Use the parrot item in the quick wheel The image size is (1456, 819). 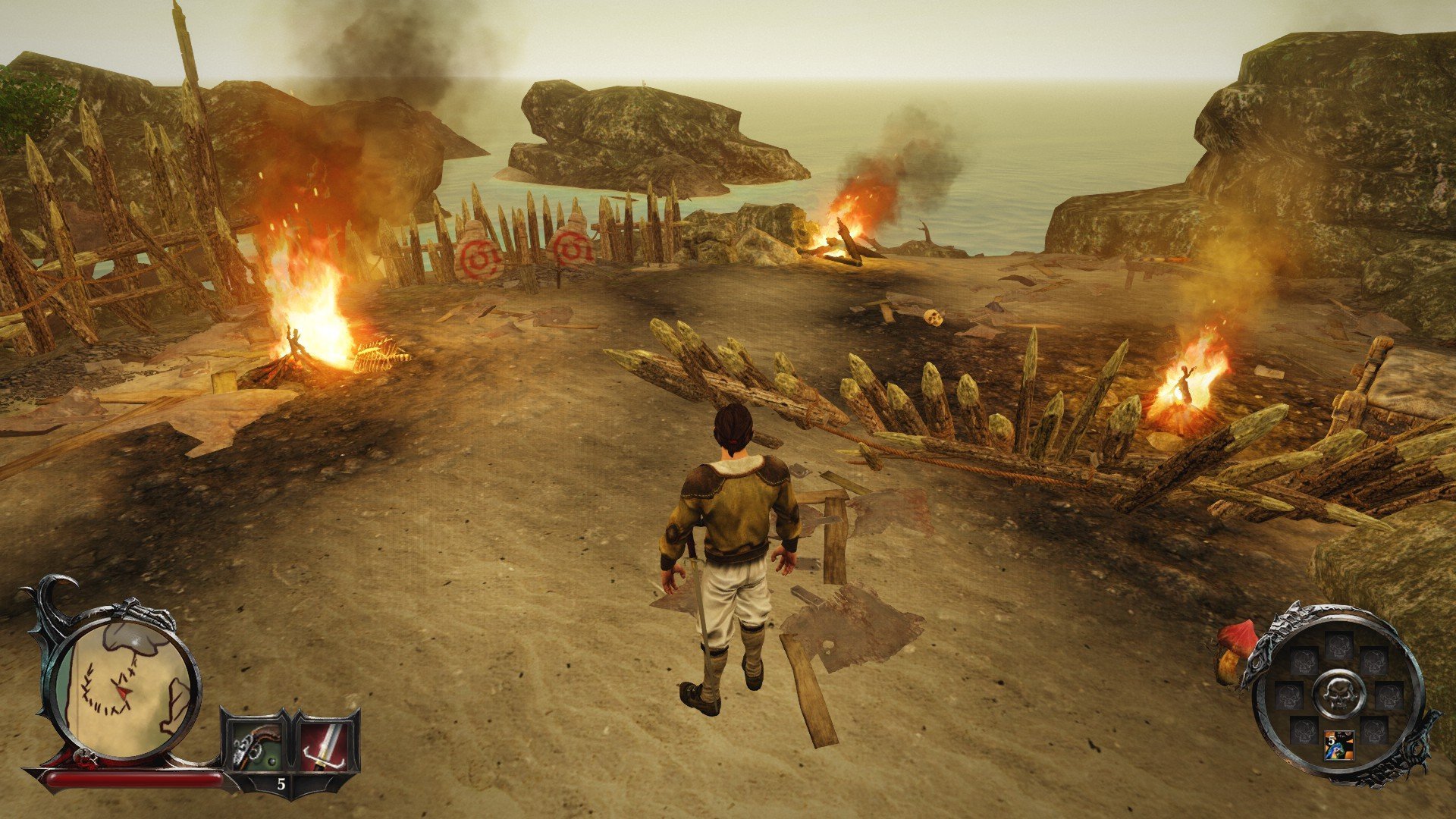pyautogui.click(x=1338, y=745)
